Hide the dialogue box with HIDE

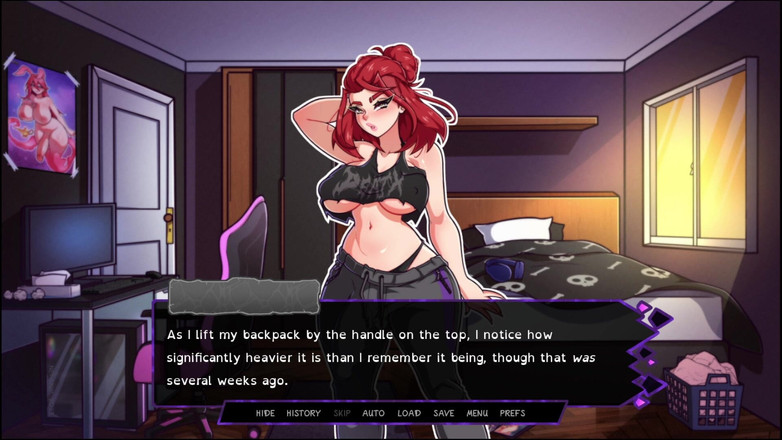(x=265, y=413)
